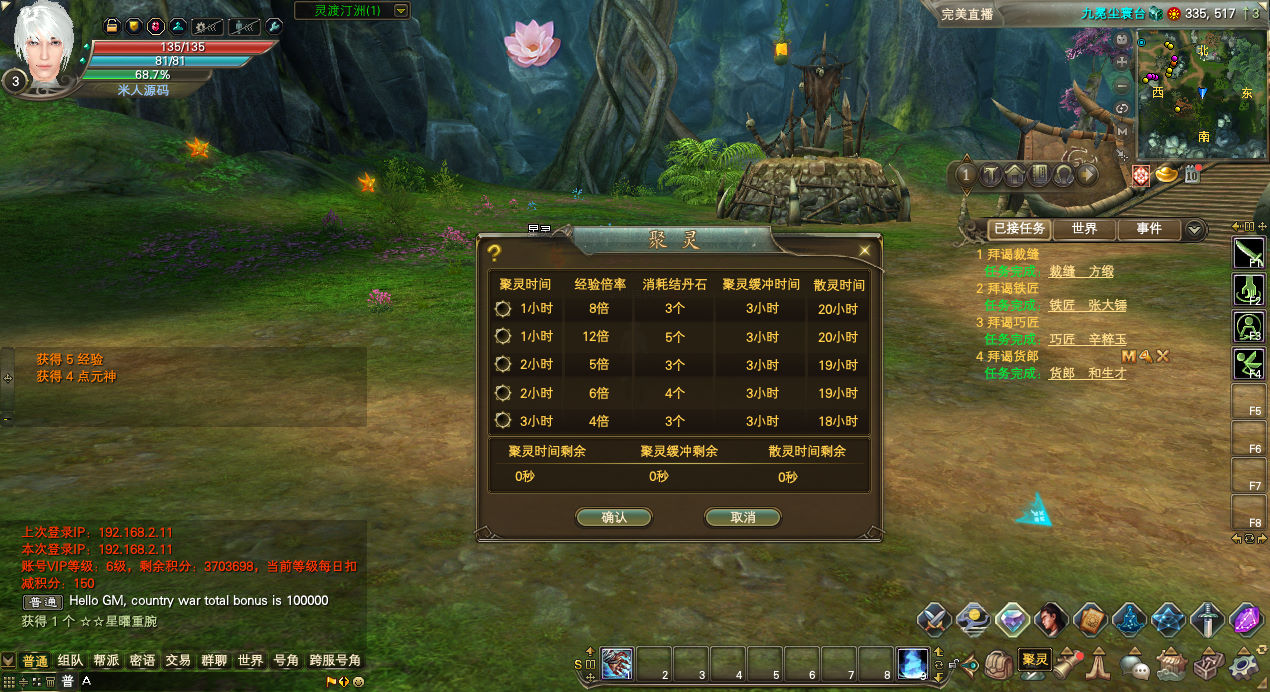Open the gold ingot shop icon
This screenshot has height=692, width=1270.
[1167, 175]
